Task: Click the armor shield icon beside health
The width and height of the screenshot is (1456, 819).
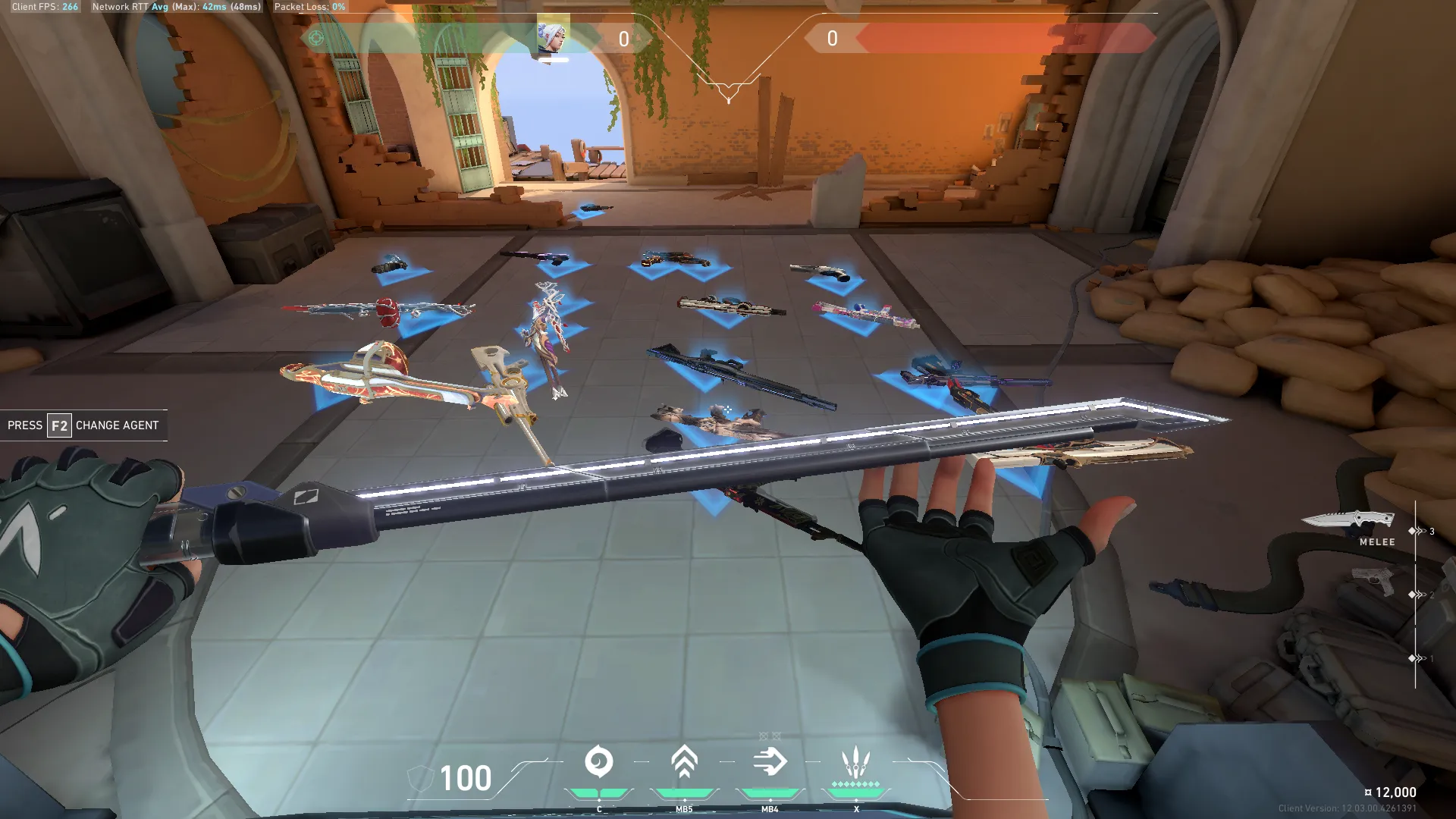Action: (x=419, y=779)
